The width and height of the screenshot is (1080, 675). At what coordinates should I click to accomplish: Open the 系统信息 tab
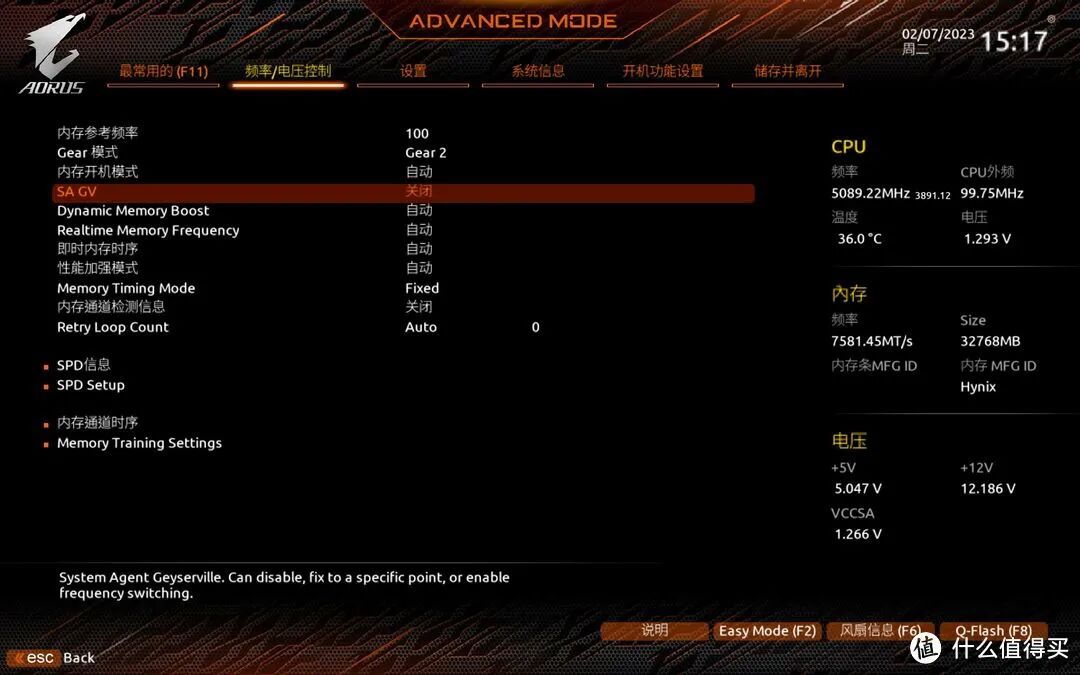point(538,71)
